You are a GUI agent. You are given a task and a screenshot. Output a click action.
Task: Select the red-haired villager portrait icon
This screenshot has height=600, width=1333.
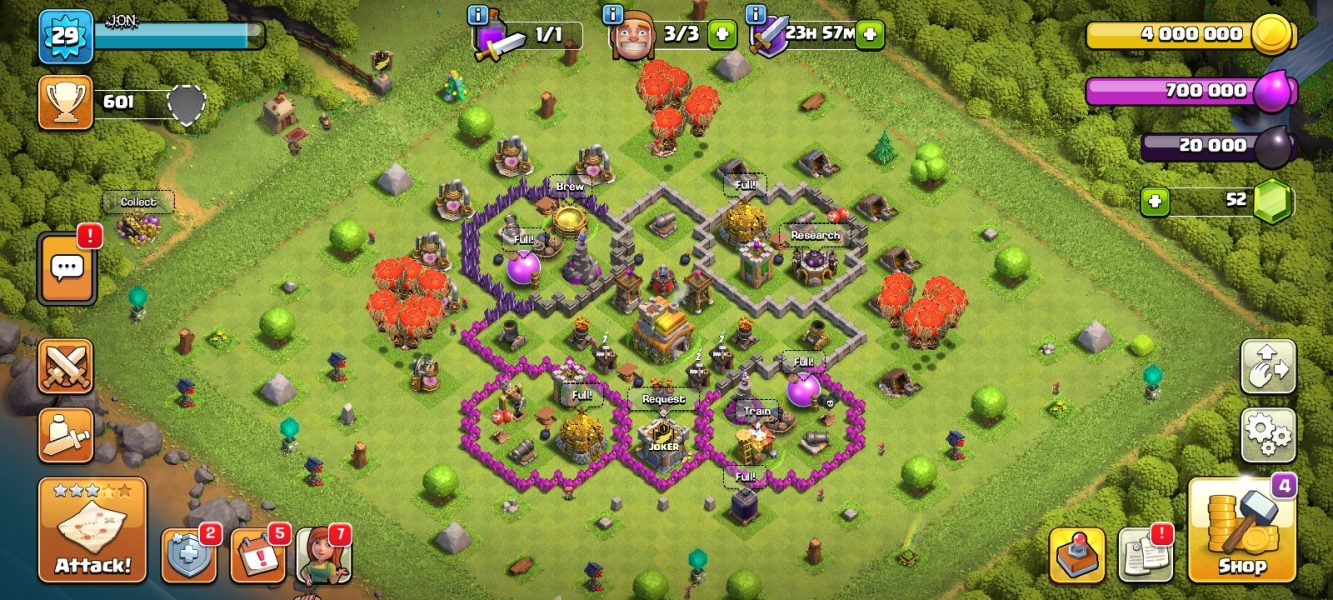point(324,557)
